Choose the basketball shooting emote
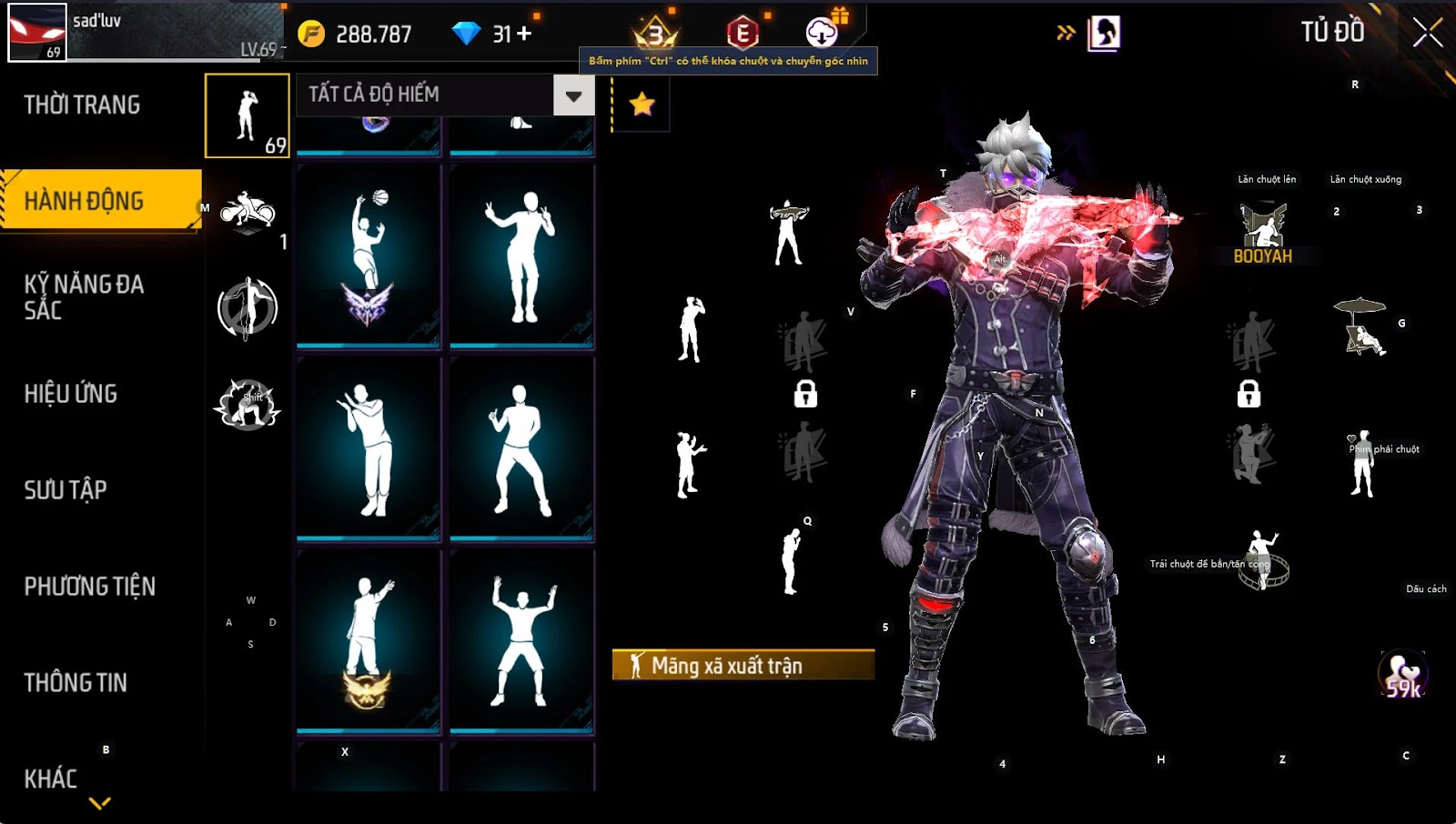Screen dimensions: 1456x824 tap(369, 256)
